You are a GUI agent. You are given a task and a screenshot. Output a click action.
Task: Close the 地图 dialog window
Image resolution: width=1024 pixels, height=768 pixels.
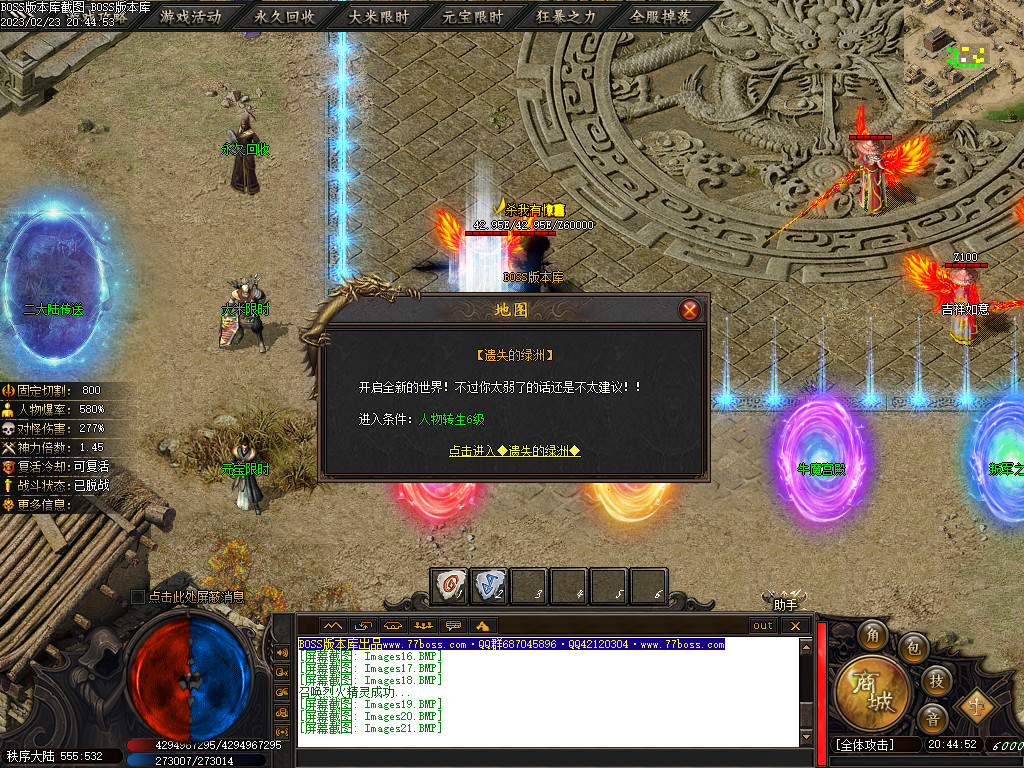point(689,310)
